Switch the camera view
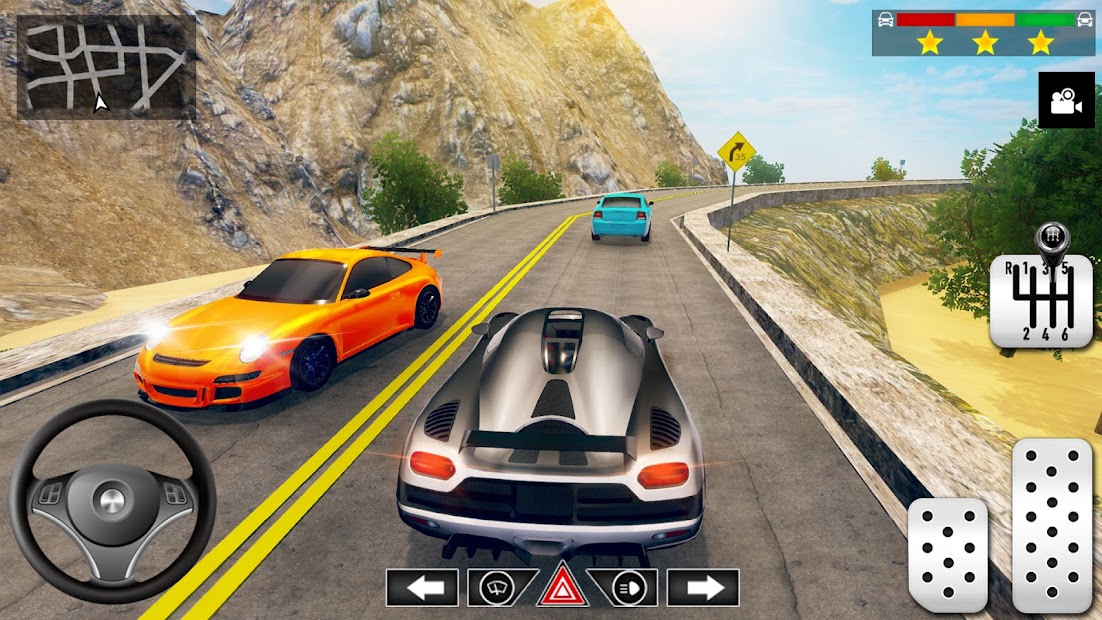This screenshot has width=1102, height=620. [x=1066, y=100]
